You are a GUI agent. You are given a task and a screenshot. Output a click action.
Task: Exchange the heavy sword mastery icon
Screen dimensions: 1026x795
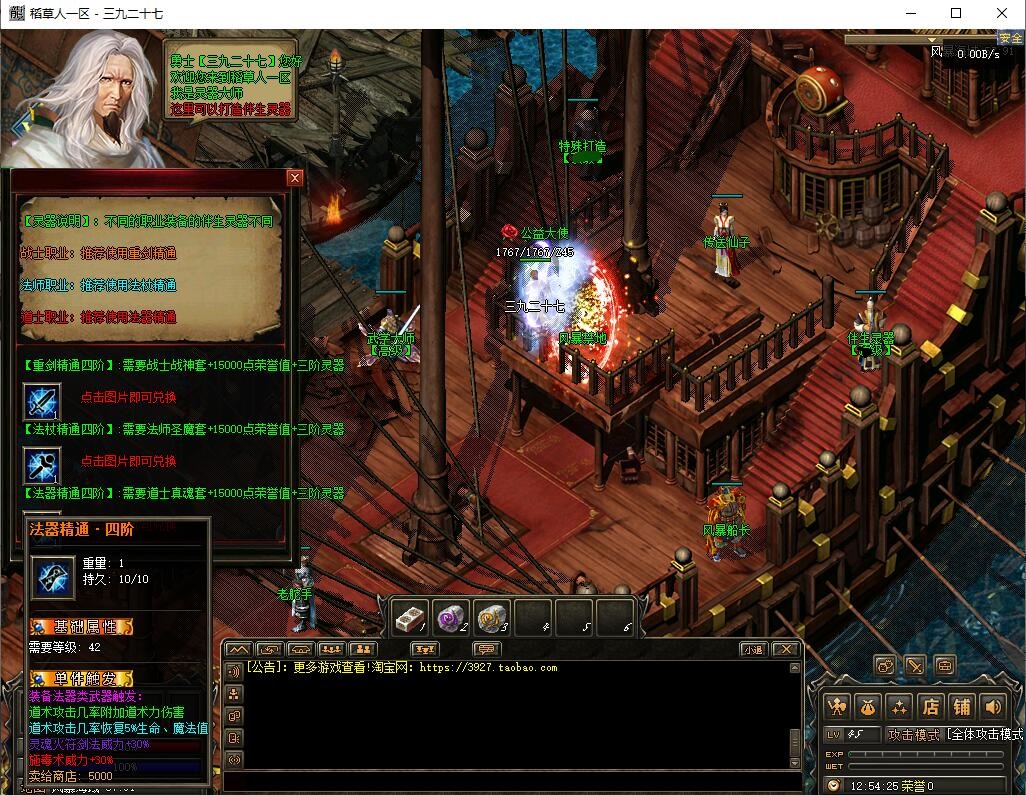pos(42,402)
